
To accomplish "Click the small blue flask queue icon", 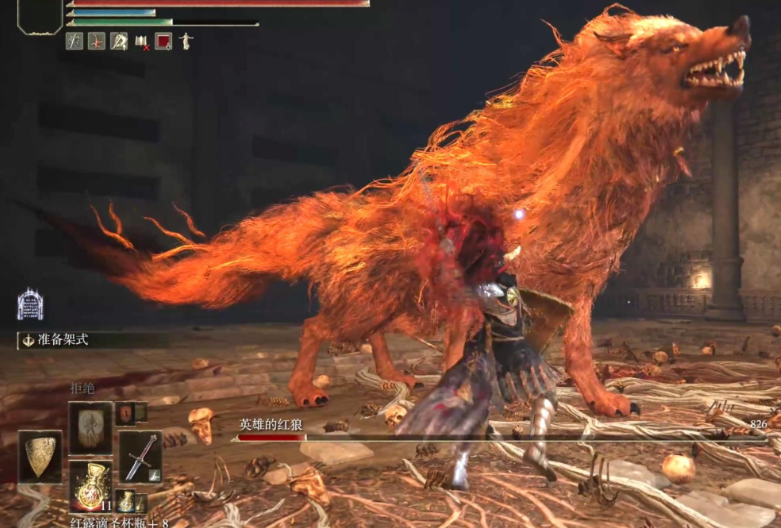I will click(x=126, y=500).
